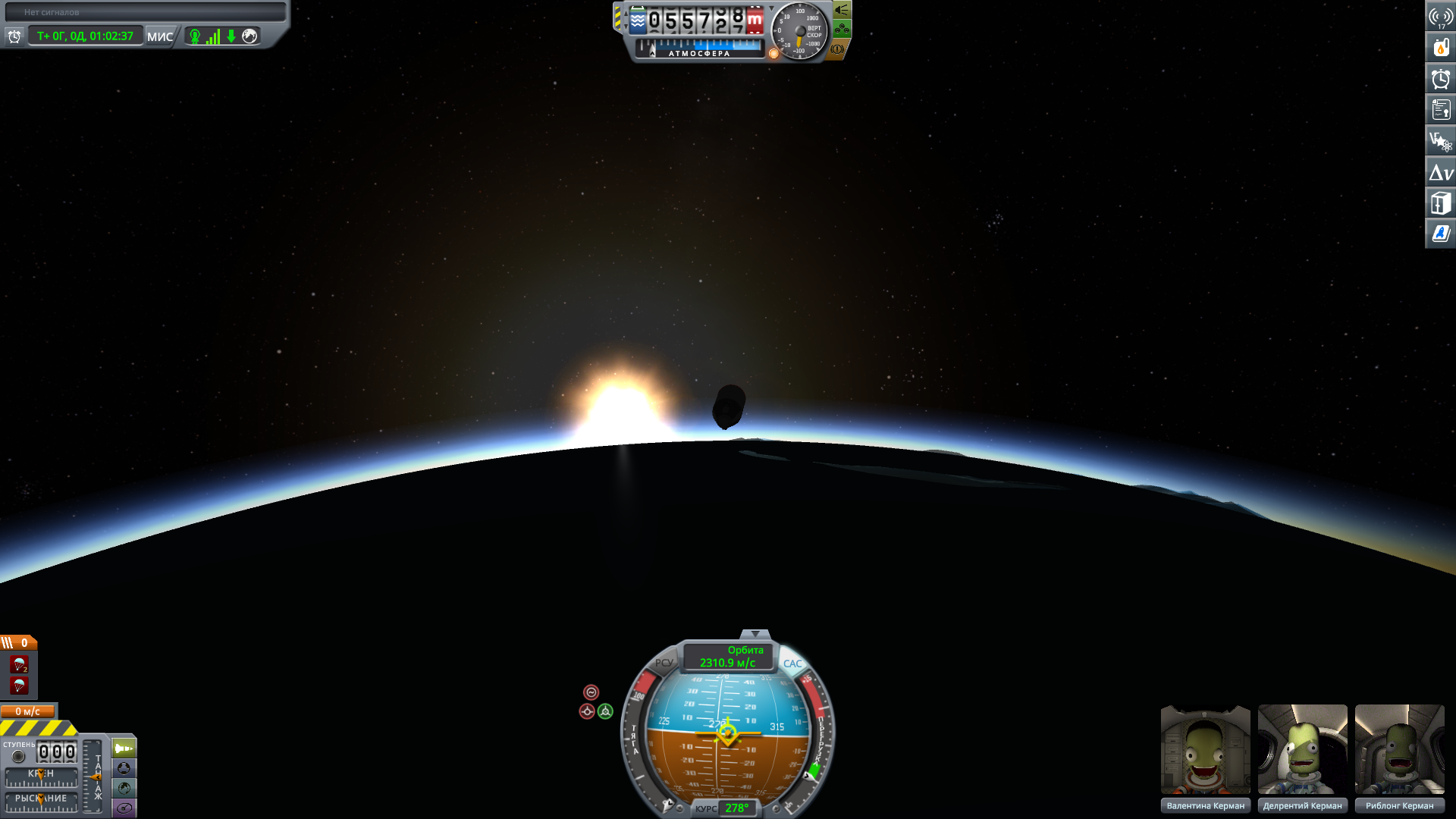1456x819 pixels.
Task: Select the stability assist SAS mode
Action: [x=591, y=692]
